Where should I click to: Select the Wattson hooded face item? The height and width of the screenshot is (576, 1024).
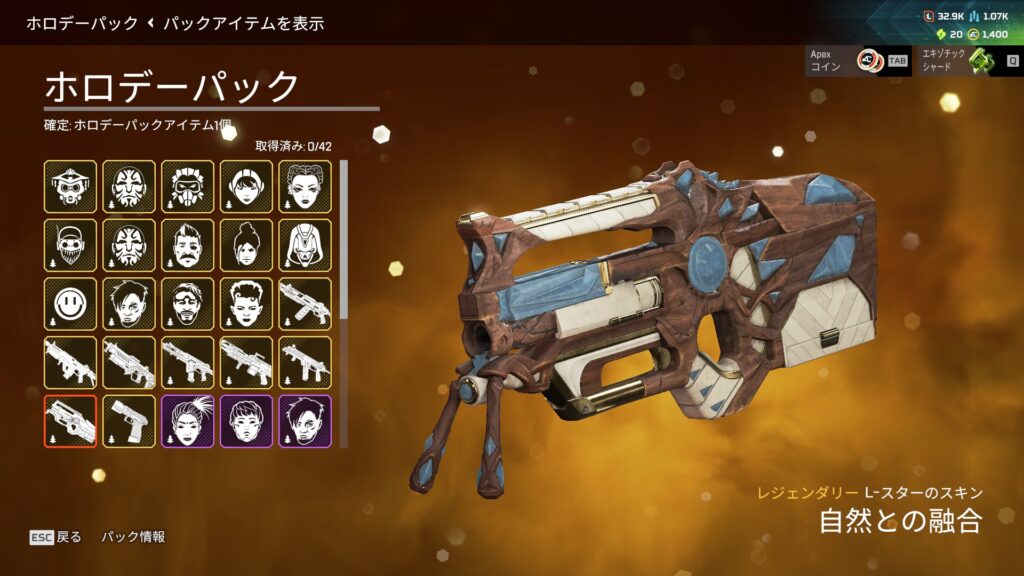click(247, 186)
